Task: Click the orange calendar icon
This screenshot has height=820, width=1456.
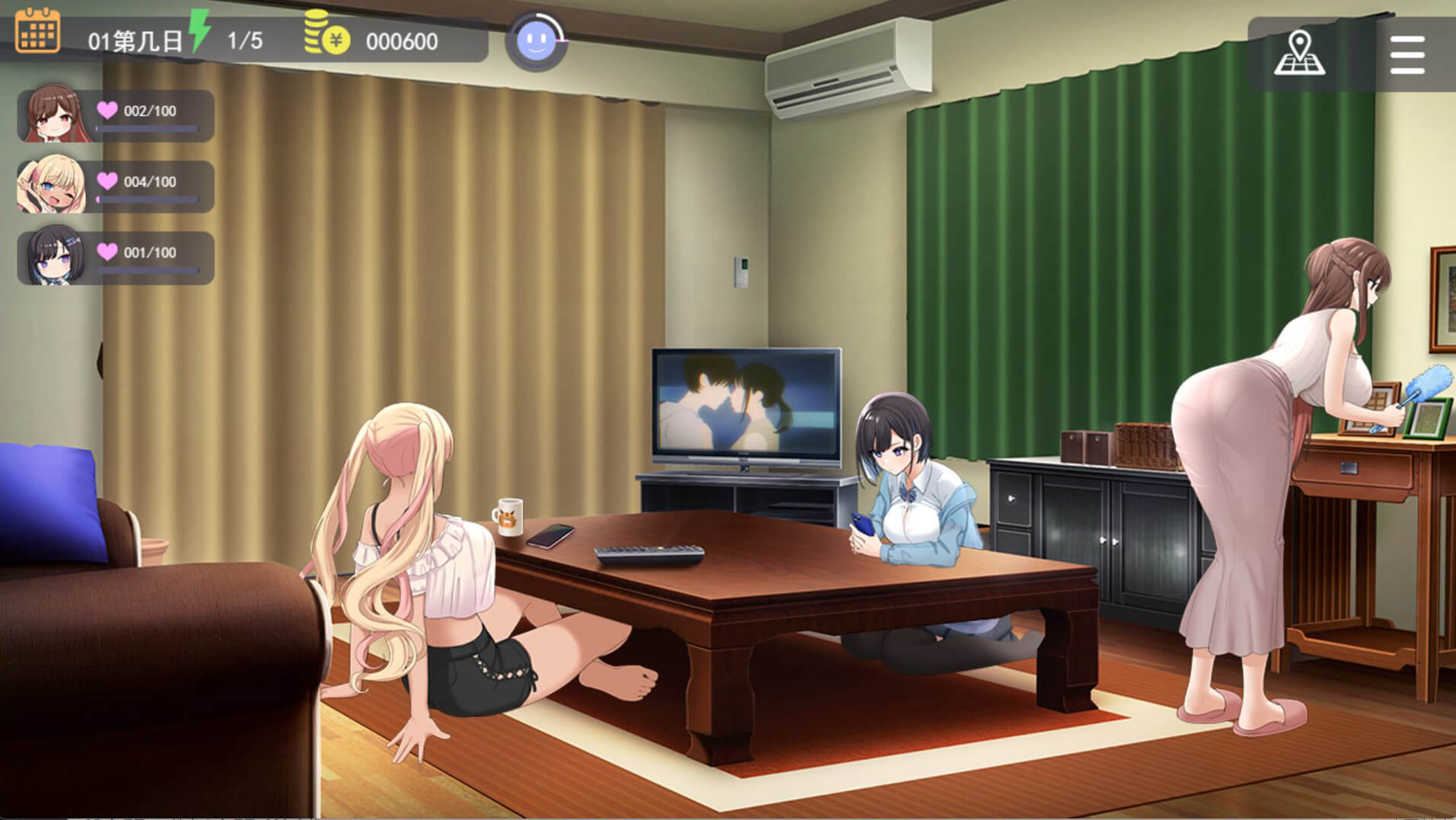Action: pyautogui.click(x=37, y=31)
